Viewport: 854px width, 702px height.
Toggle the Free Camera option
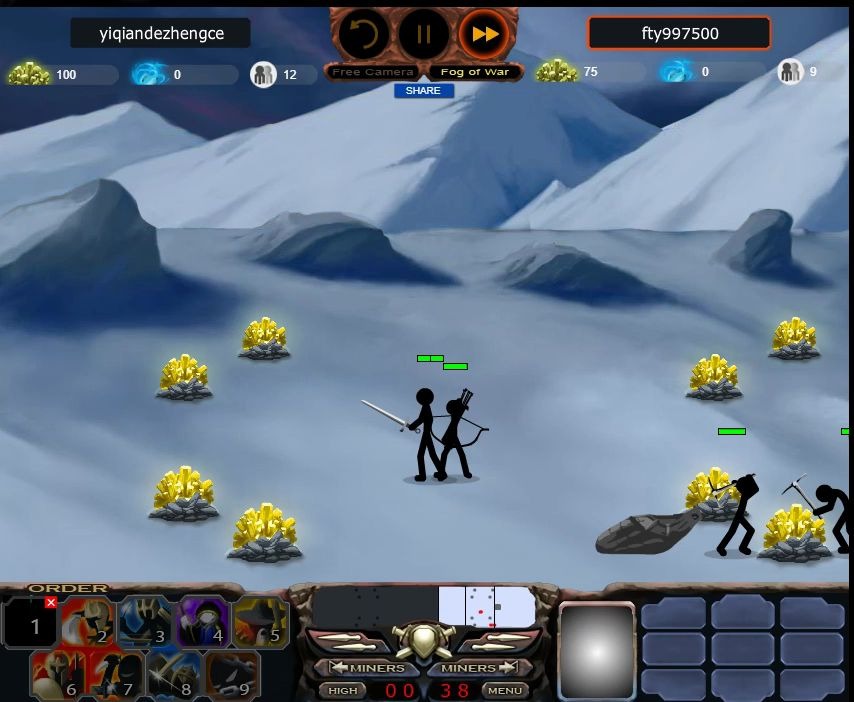pos(373,72)
